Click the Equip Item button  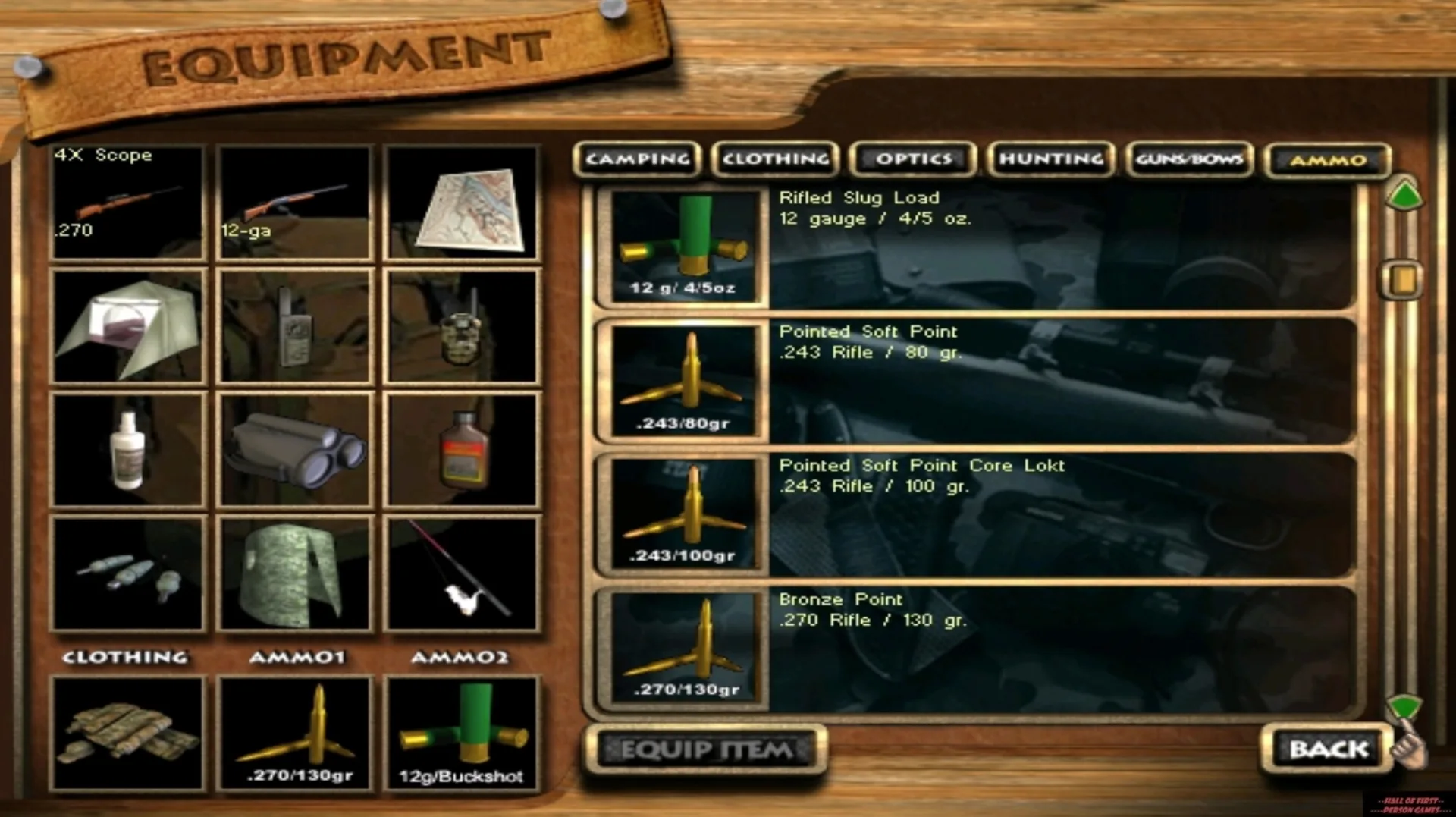pyautogui.click(x=704, y=749)
